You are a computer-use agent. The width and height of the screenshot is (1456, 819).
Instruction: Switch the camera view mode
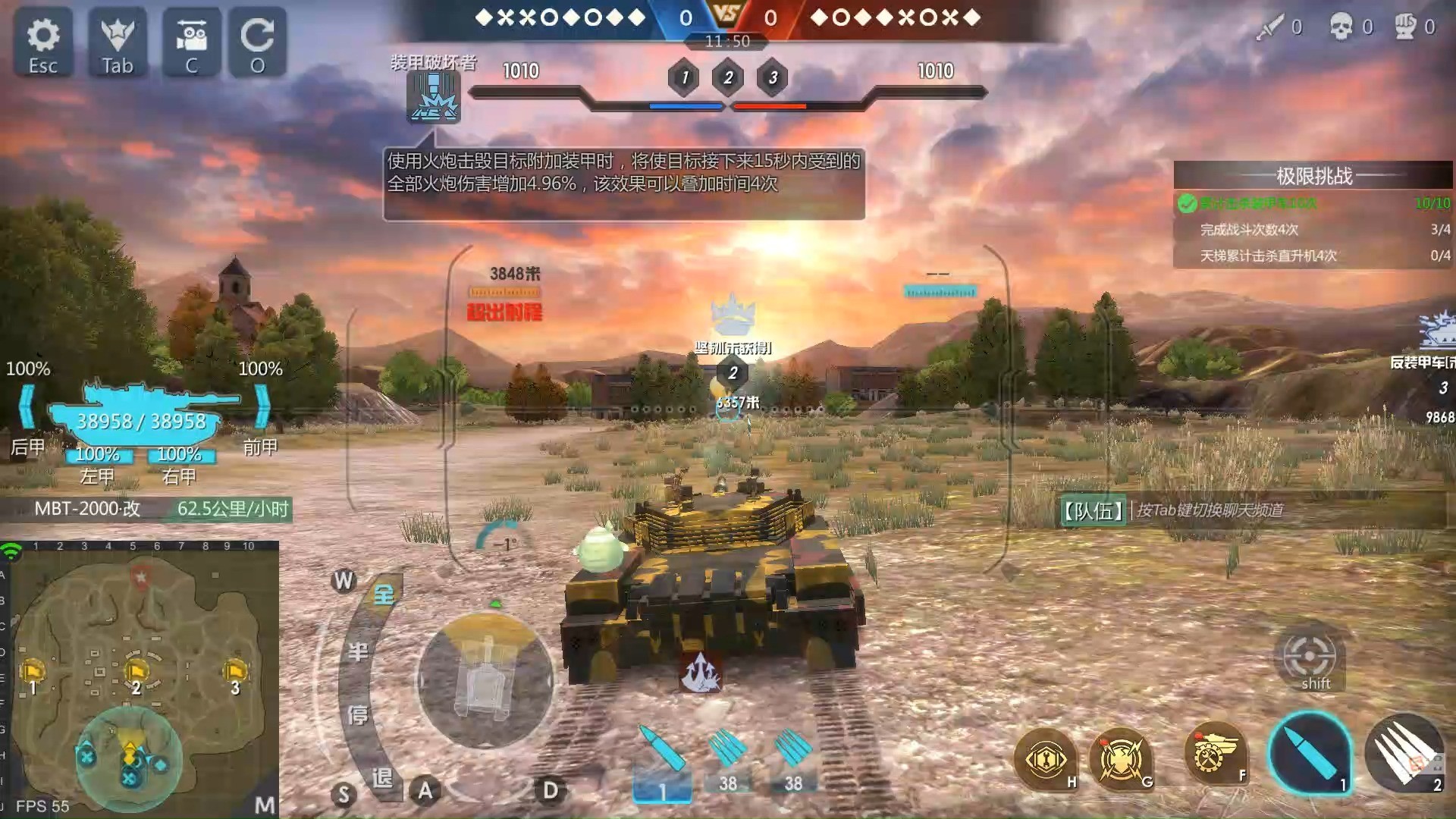(192, 43)
